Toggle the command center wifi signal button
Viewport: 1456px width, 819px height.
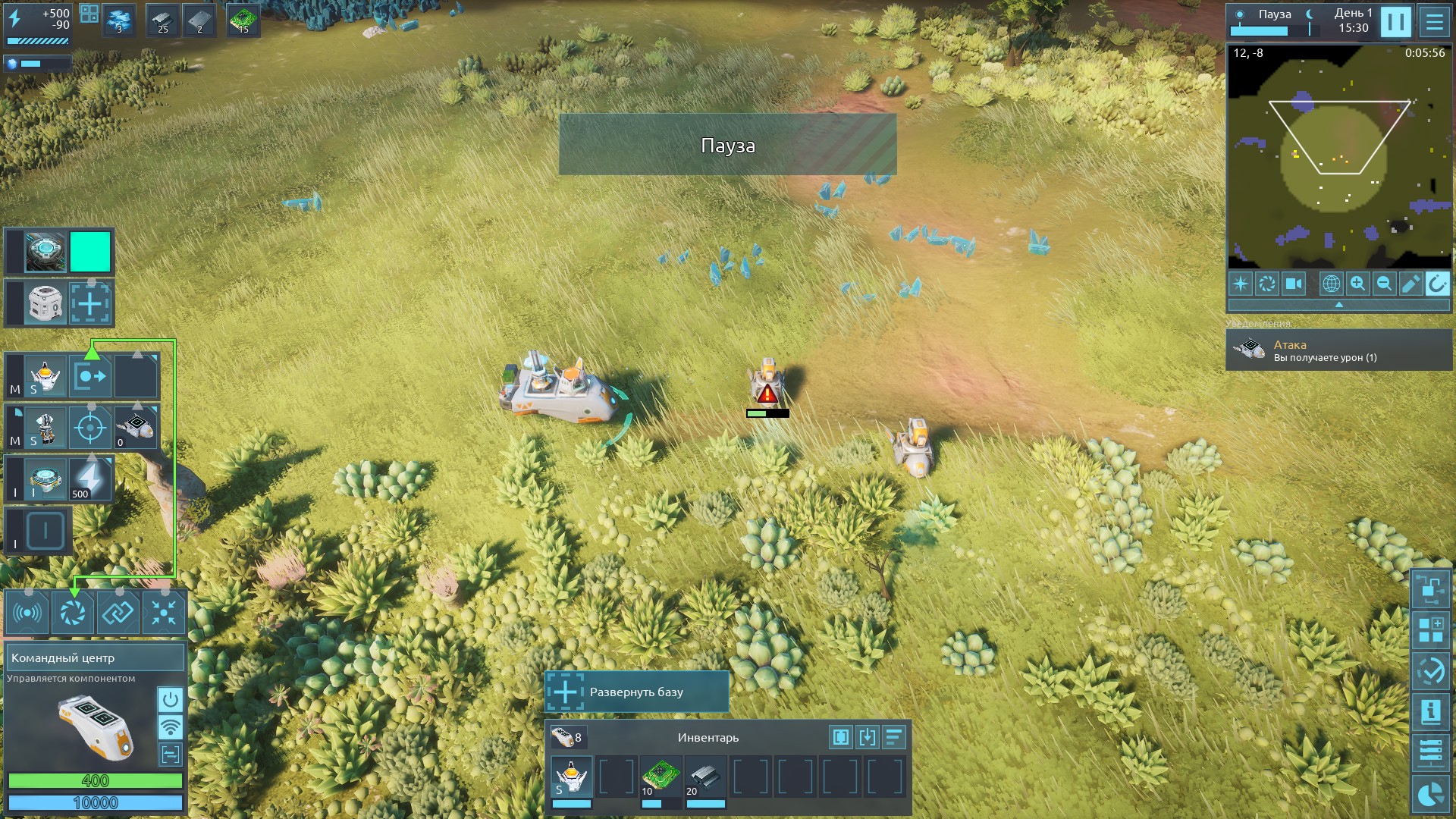(171, 727)
